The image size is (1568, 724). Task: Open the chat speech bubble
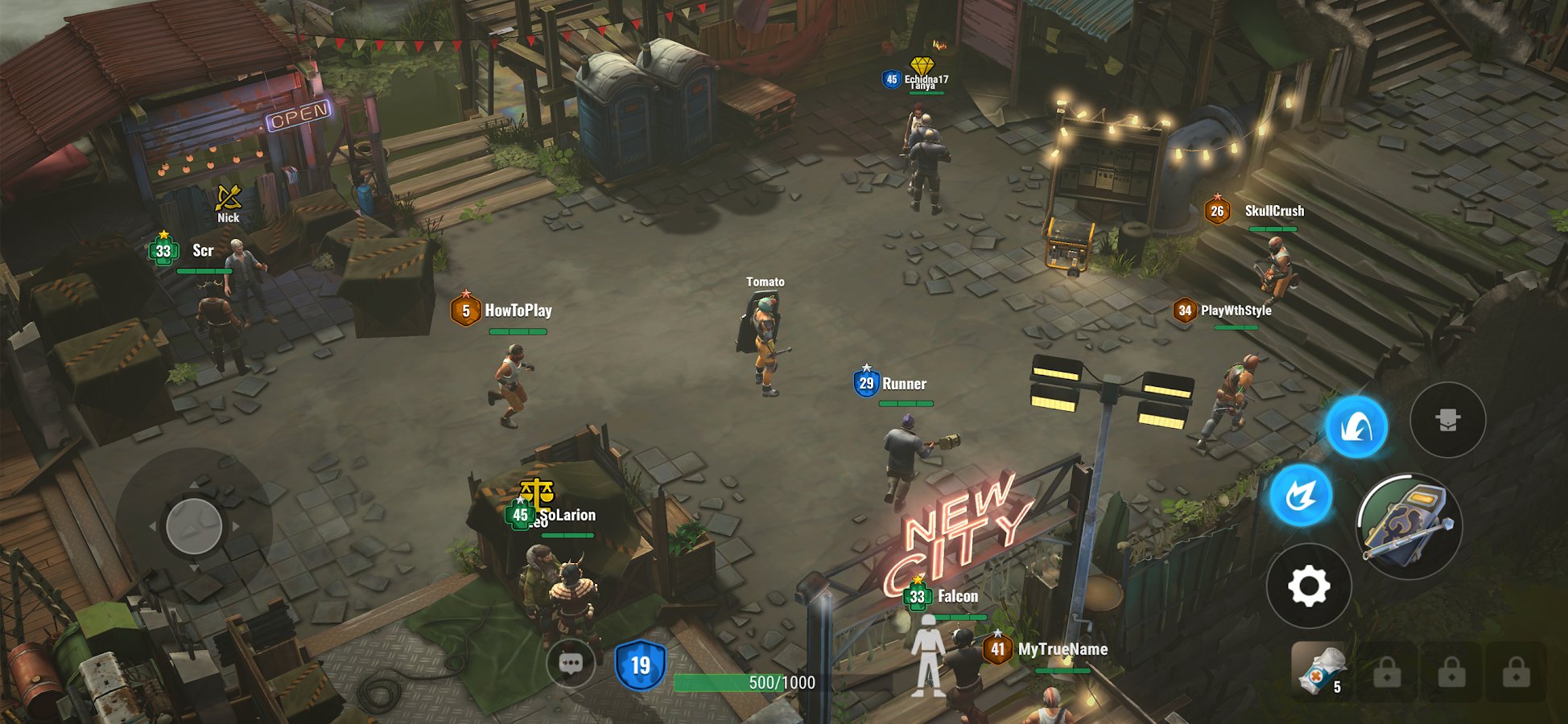point(571,664)
